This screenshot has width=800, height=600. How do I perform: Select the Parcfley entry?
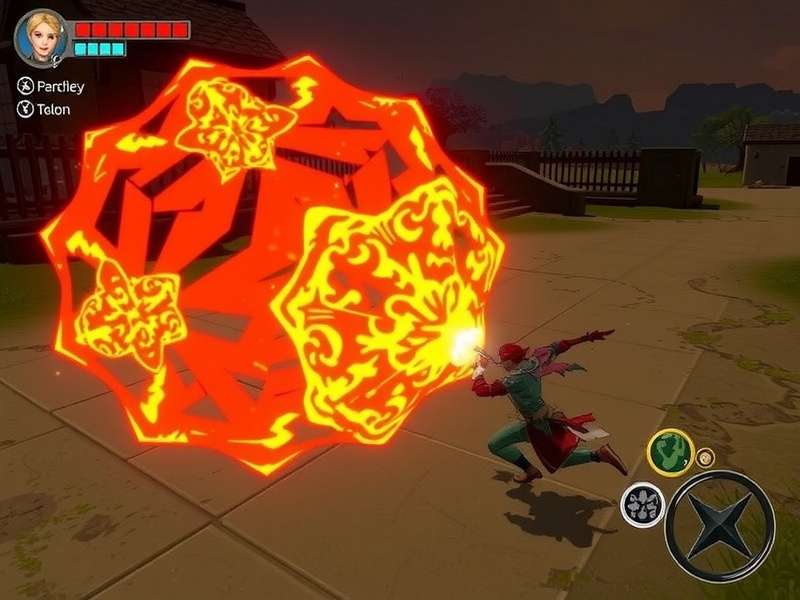[x=51, y=86]
